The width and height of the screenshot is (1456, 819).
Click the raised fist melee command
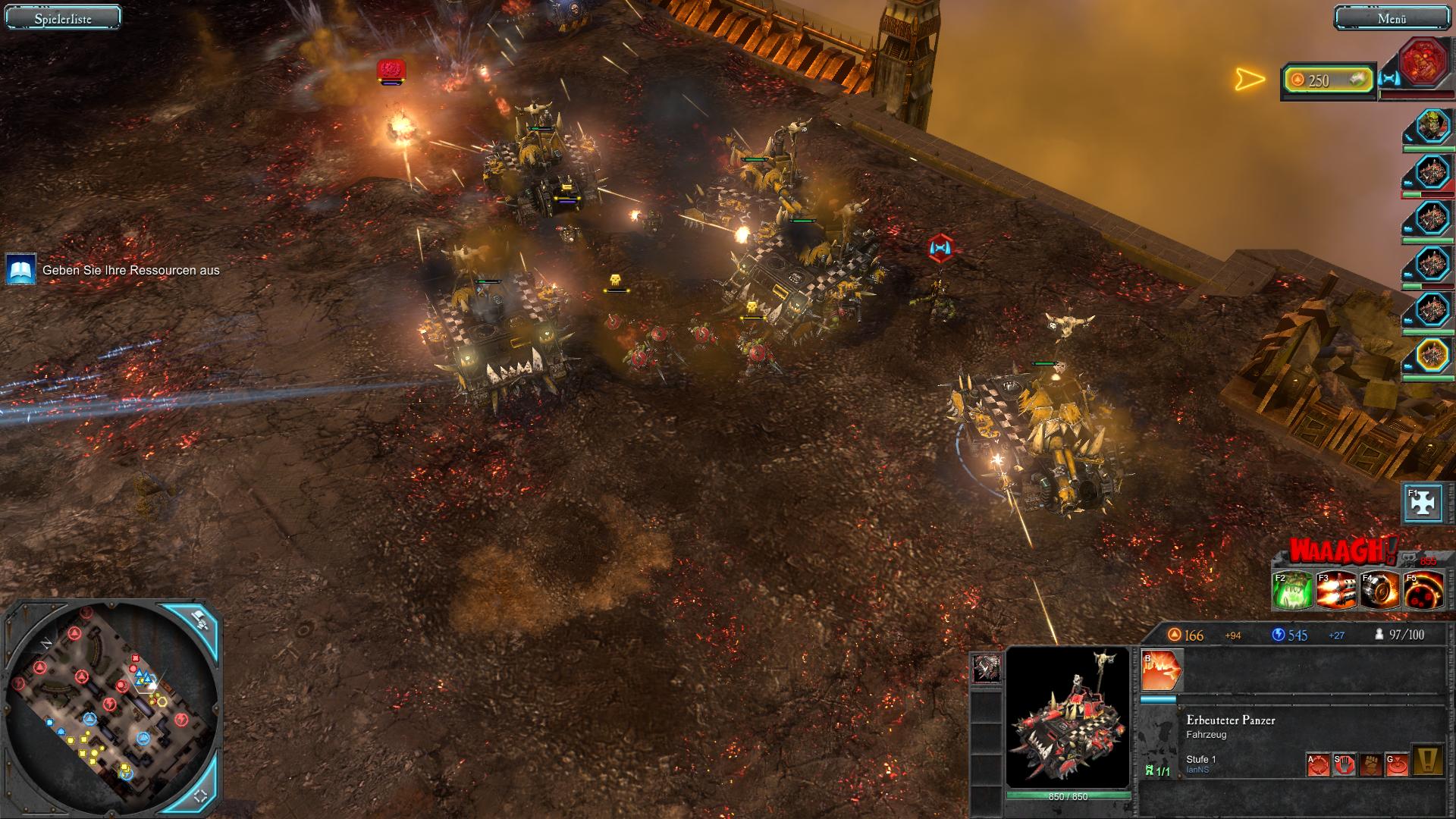pos(1370,764)
